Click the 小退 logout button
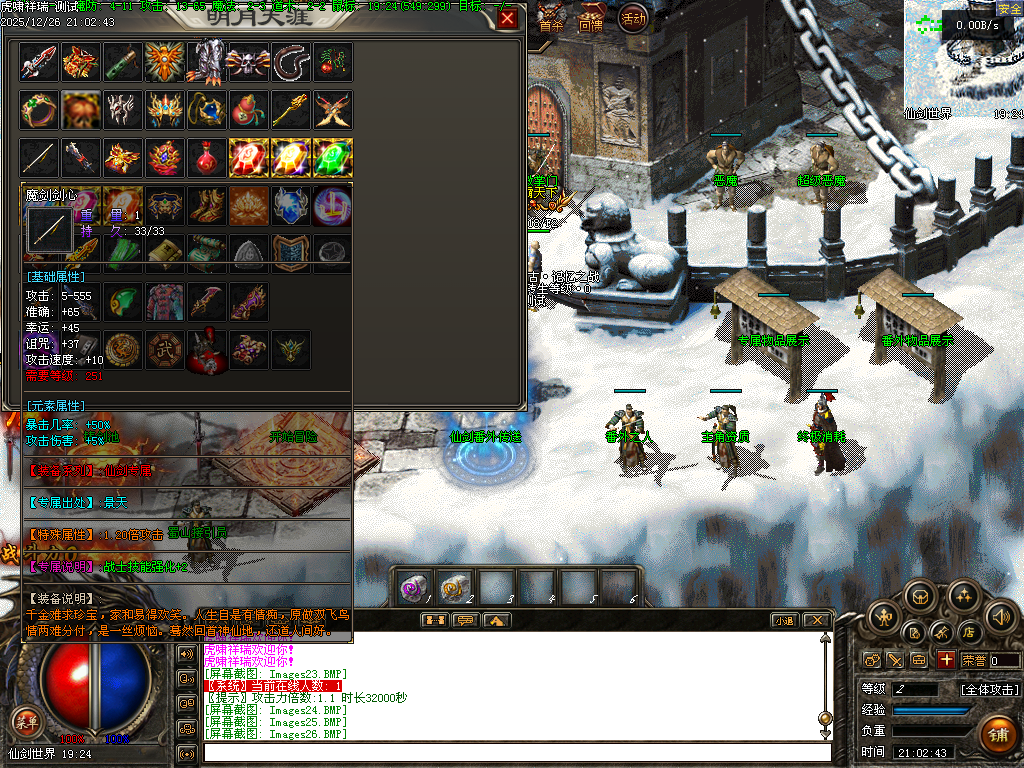The height and width of the screenshot is (768, 1024). click(x=784, y=620)
